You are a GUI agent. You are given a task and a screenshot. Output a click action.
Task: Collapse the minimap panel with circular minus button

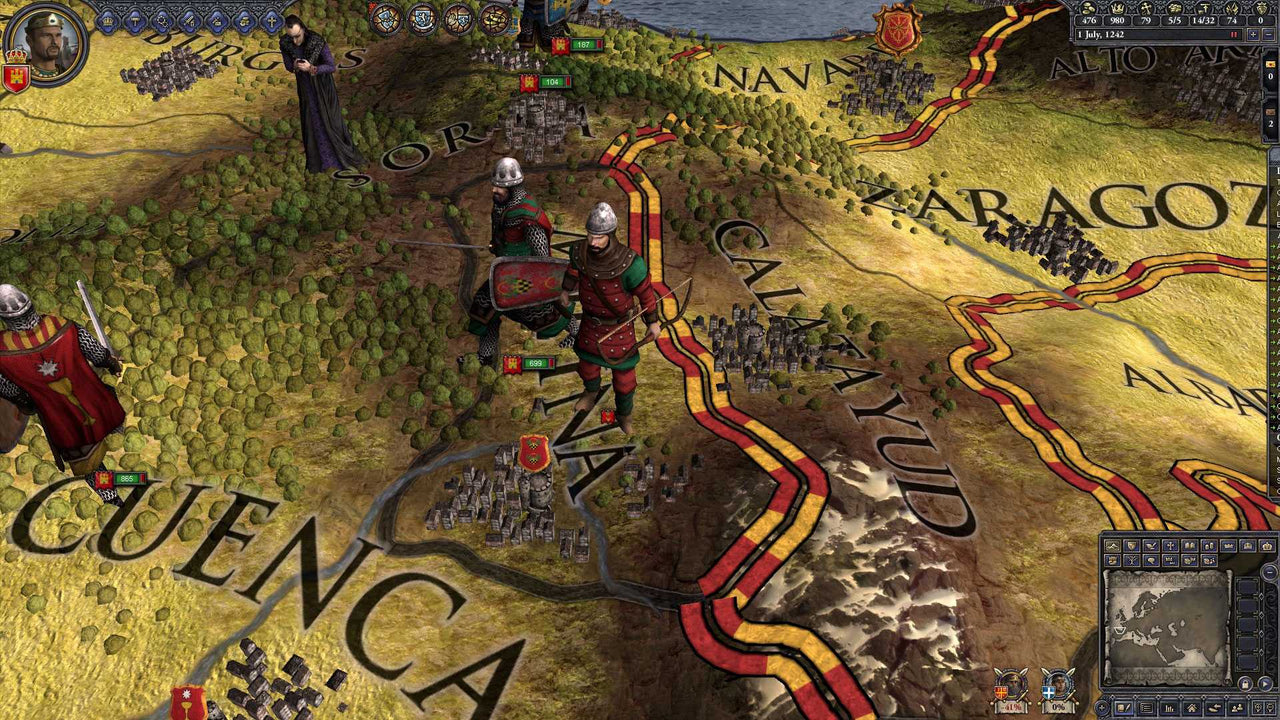(x=1268, y=572)
